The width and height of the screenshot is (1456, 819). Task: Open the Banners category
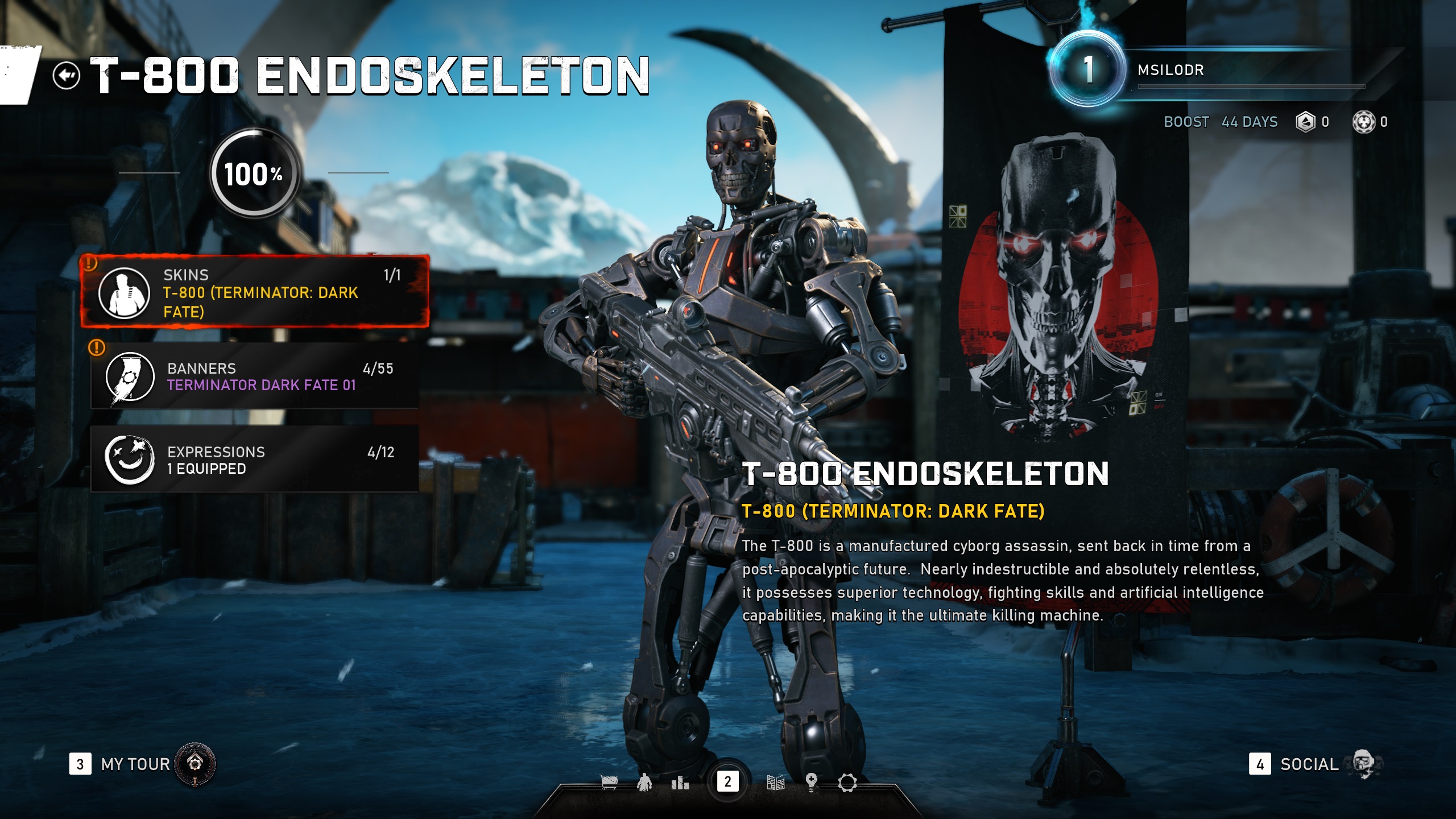tap(255, 376)
